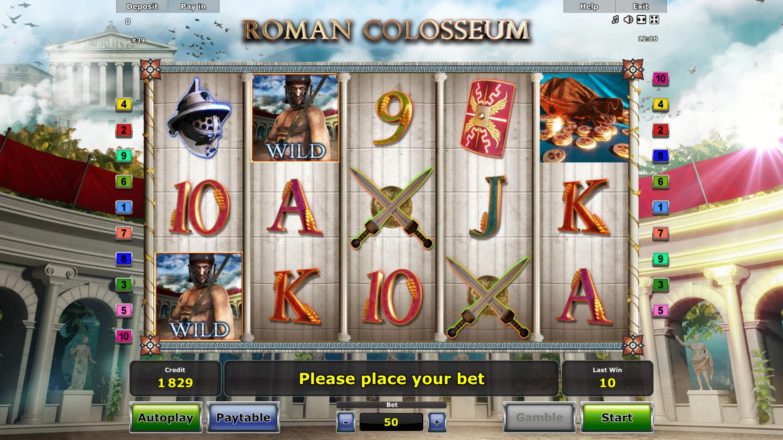Decrease the bet with the minus button
Screen dimensions: 783x440
click(x=345, y=422)
